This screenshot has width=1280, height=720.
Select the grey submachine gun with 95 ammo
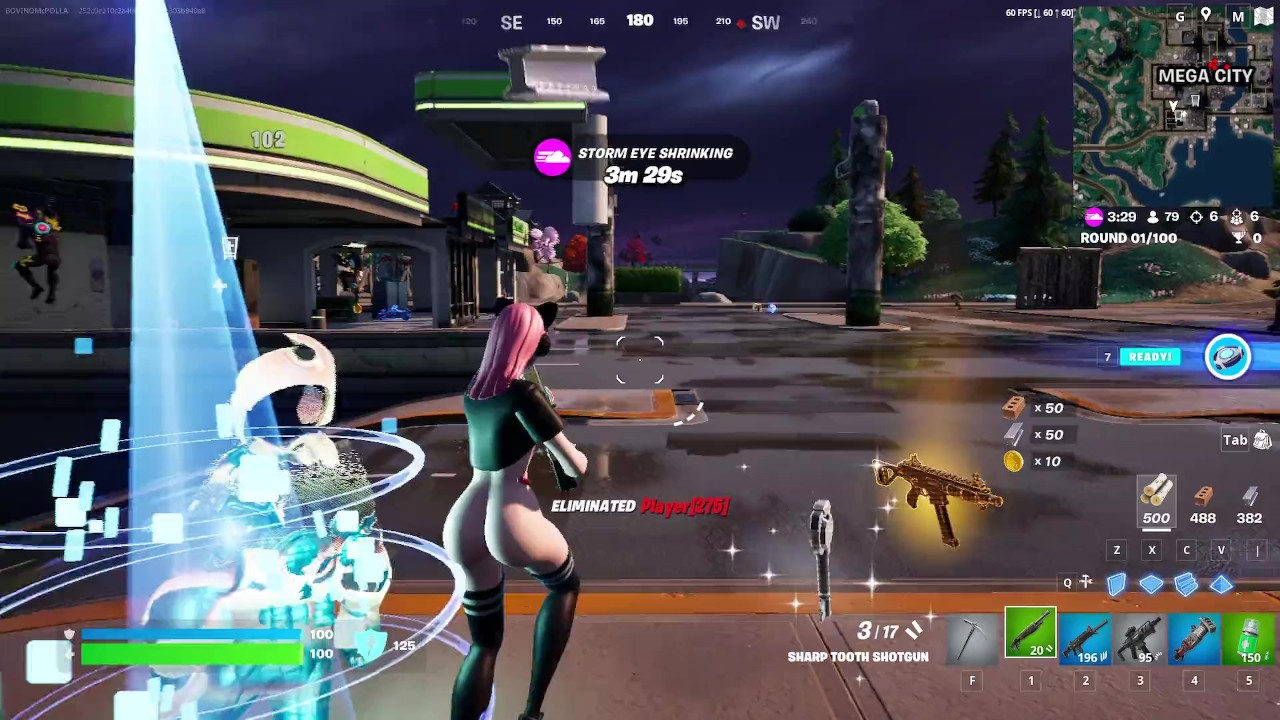[1140, 637]
